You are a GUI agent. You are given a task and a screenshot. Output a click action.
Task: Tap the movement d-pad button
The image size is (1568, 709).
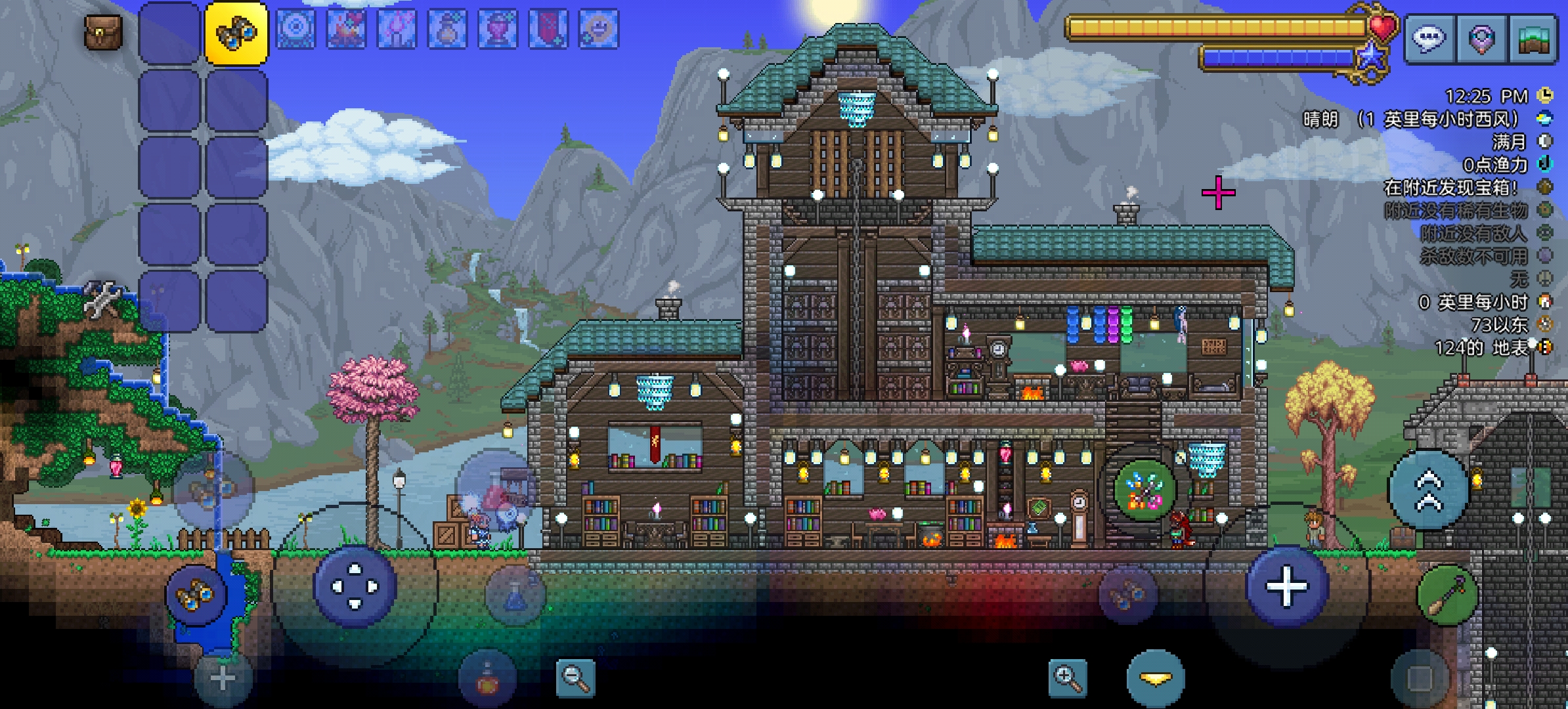tap(355, 586)
